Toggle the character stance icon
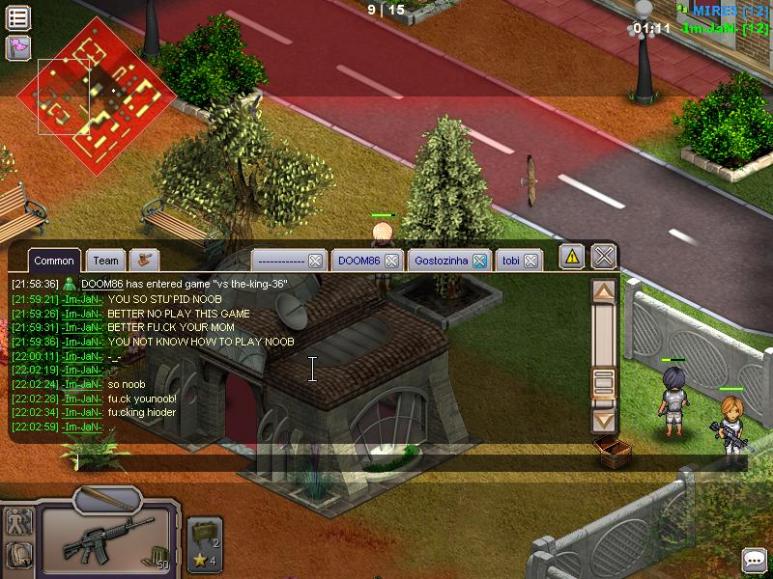The image size is (773, 579). (x=18, y=522)
